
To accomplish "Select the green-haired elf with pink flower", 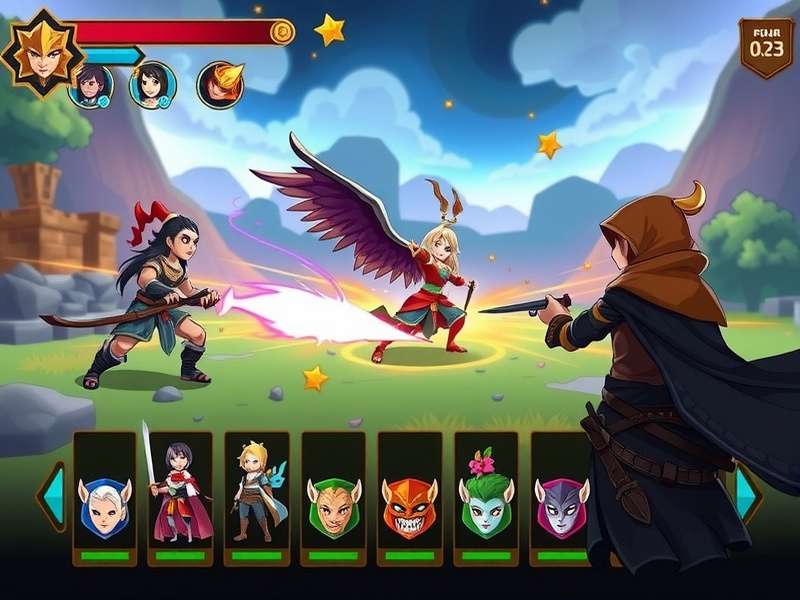I will 486,498.
